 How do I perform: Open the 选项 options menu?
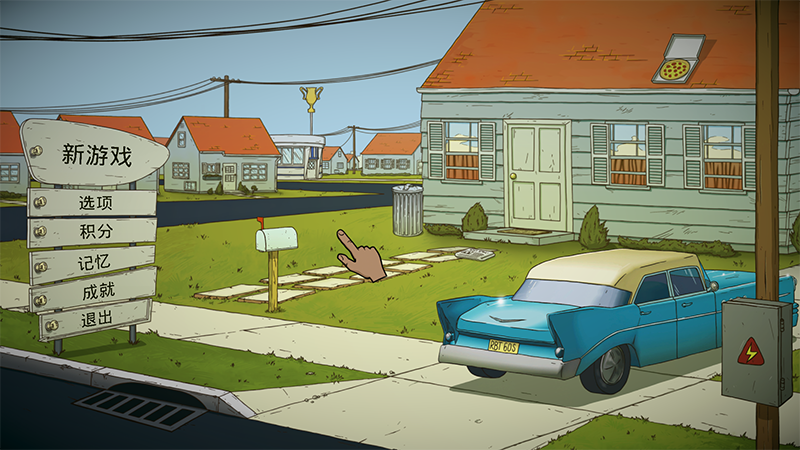coord(96,202)
